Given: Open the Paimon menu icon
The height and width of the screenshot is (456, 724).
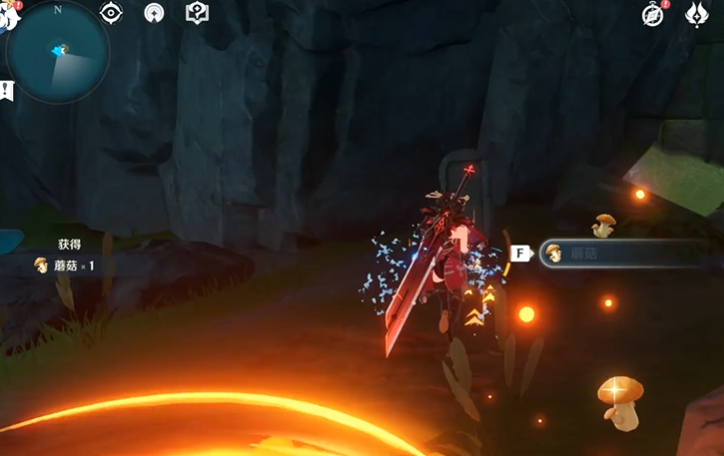Looking at the screenshot, I should tap(8, 14).
